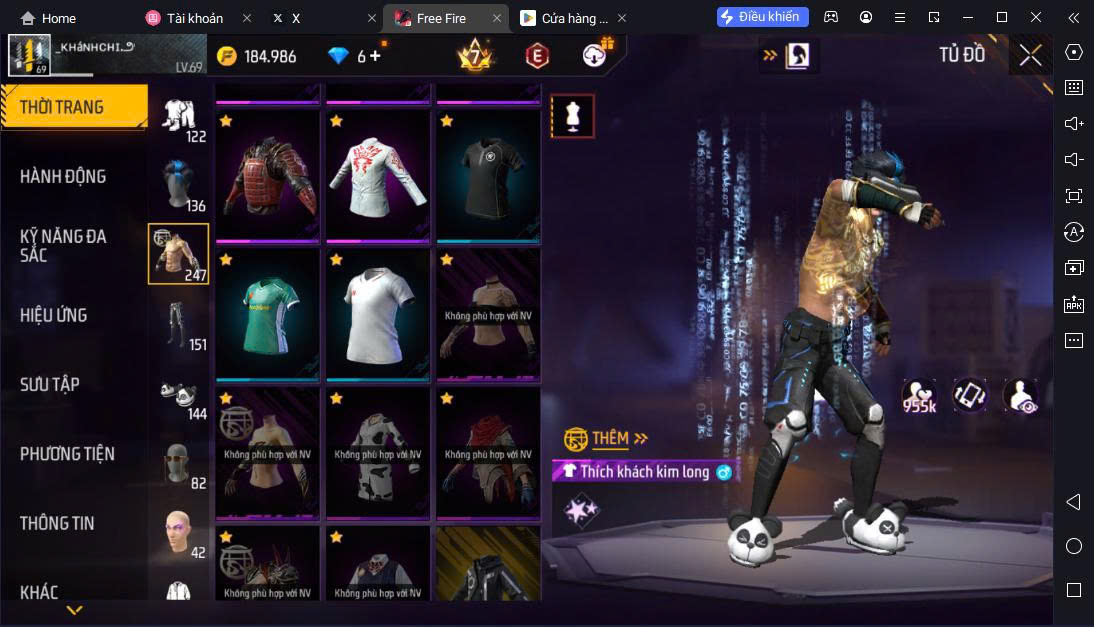The height and width of the screenshot is (627, 1094).
Task: Close the Tủ Đồ wardrobe screen
Action: pyautogui.click(x=1030, y=56)
